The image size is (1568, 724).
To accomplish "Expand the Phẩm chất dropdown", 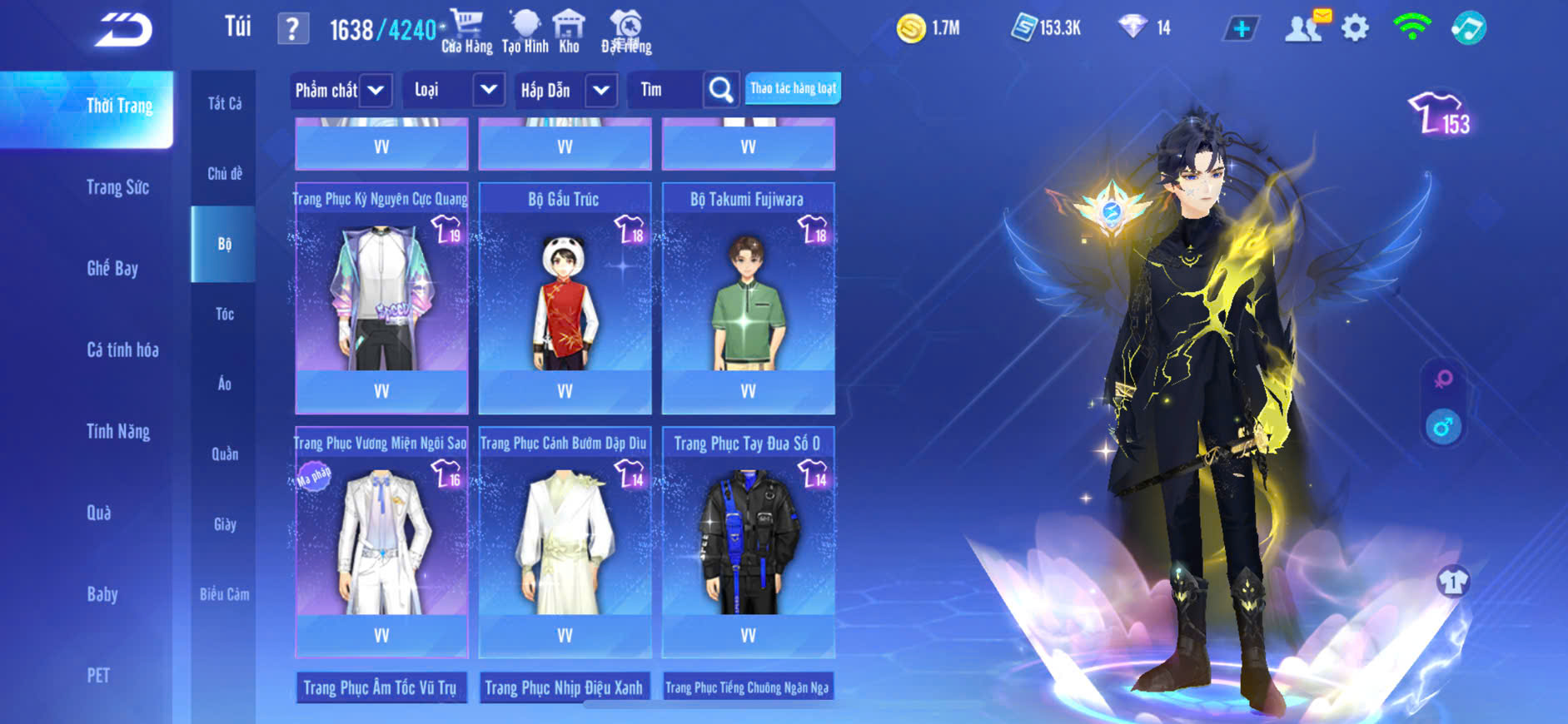I will 376,90.
